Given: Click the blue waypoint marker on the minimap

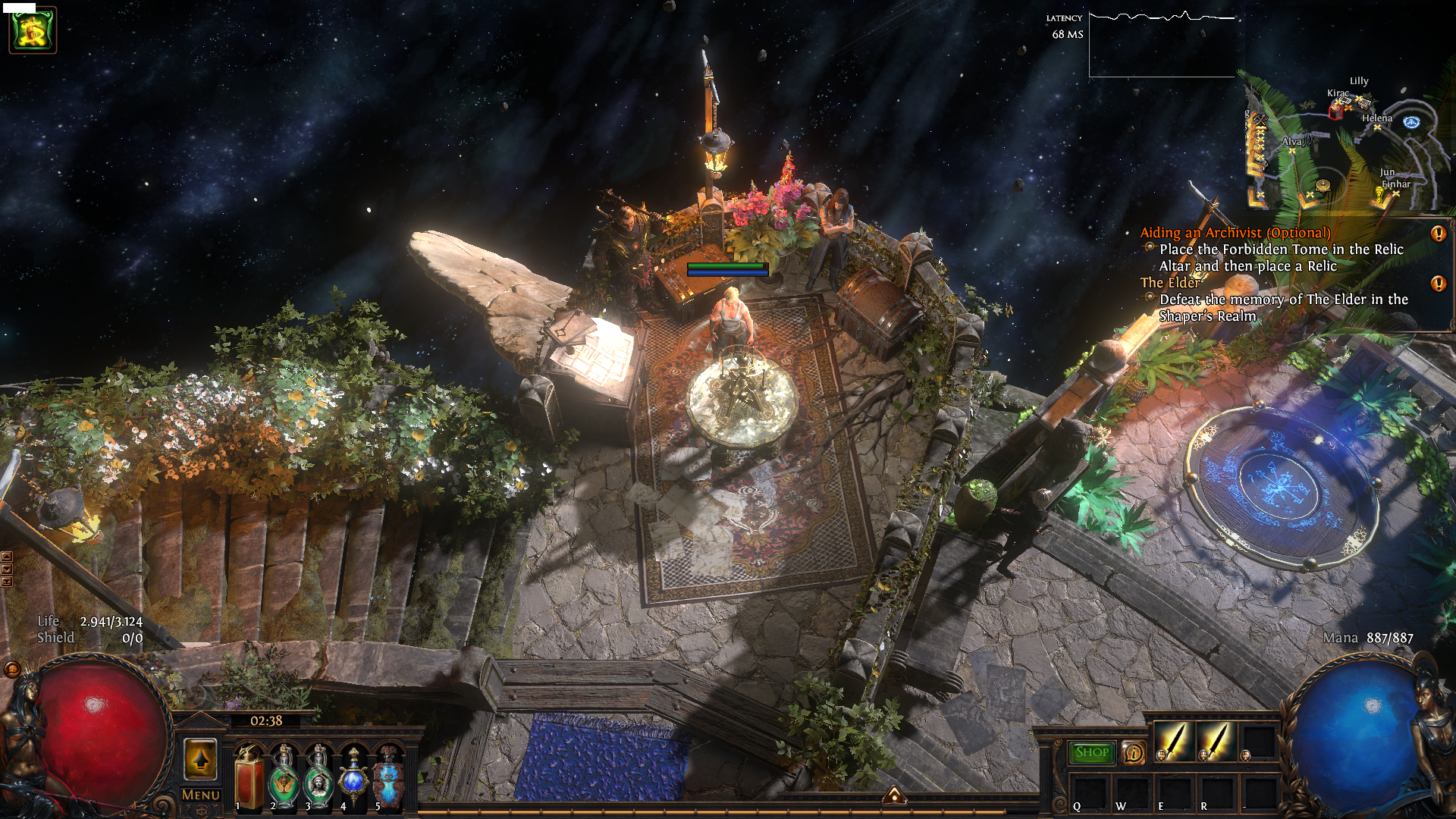Looking at the screenshot, I should click(x=1411, y=121).
